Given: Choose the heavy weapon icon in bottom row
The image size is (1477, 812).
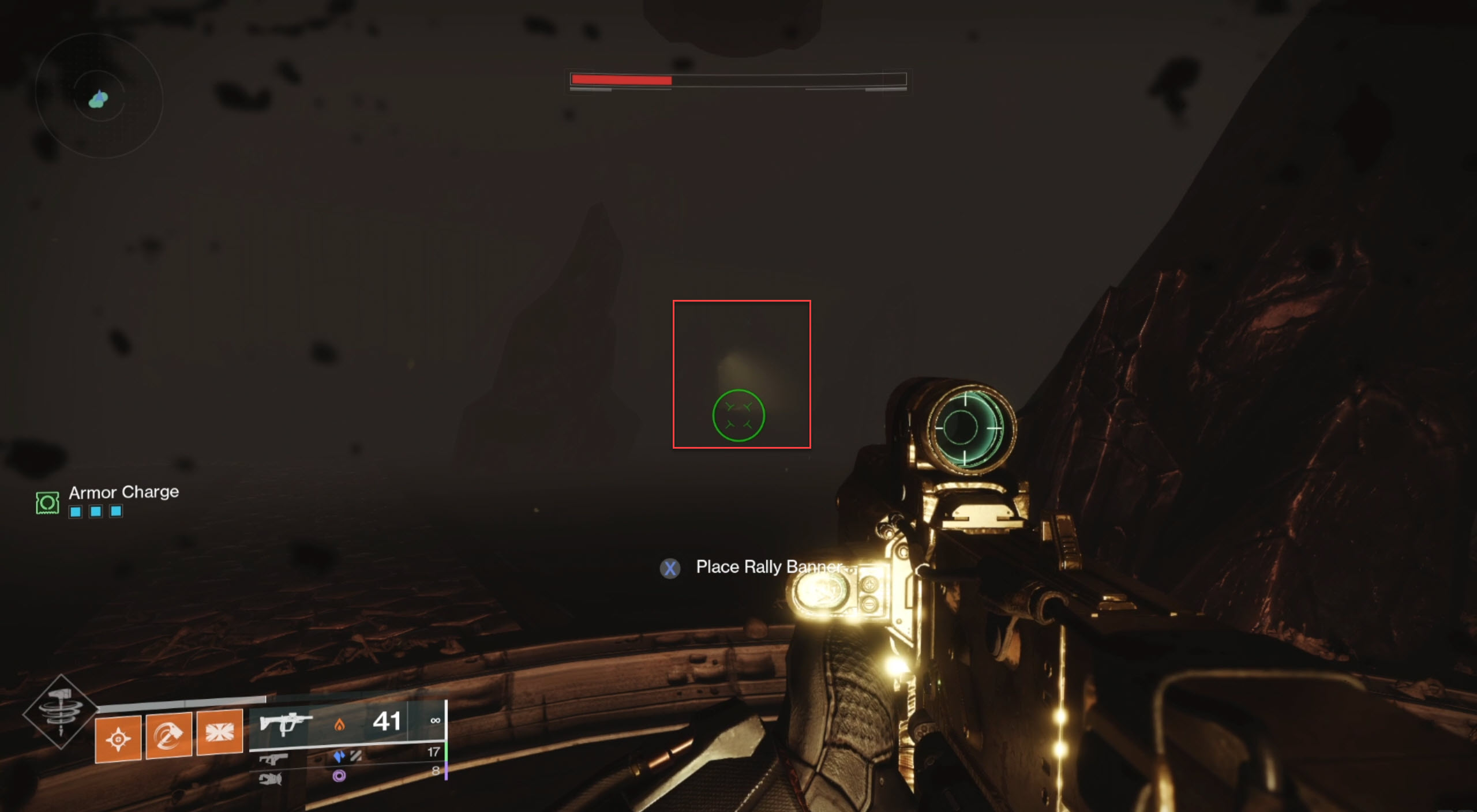Looking at the screenshot, I should pyautogui.click(x=270, y=779).
